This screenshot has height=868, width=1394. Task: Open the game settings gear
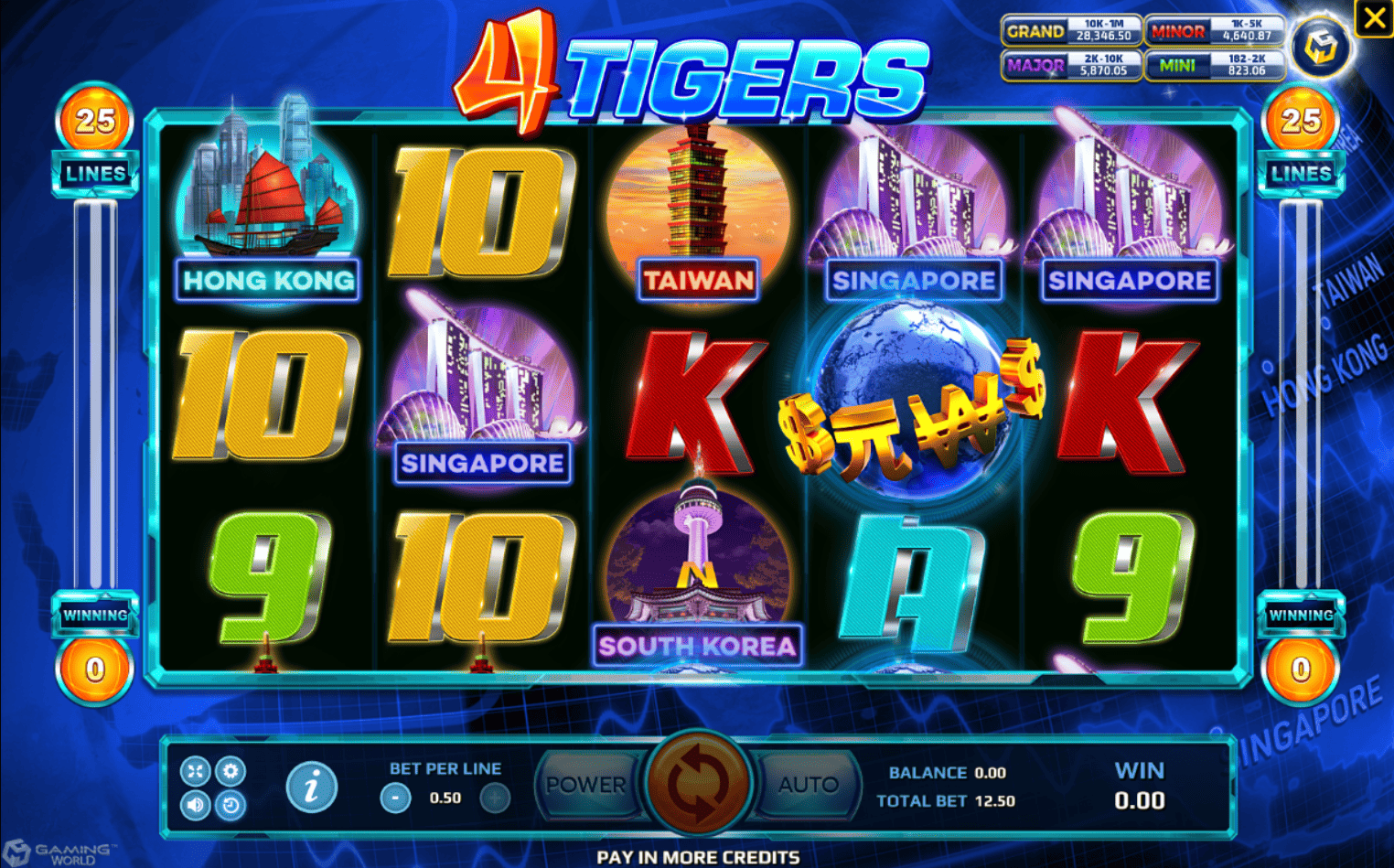coord(231,771)
